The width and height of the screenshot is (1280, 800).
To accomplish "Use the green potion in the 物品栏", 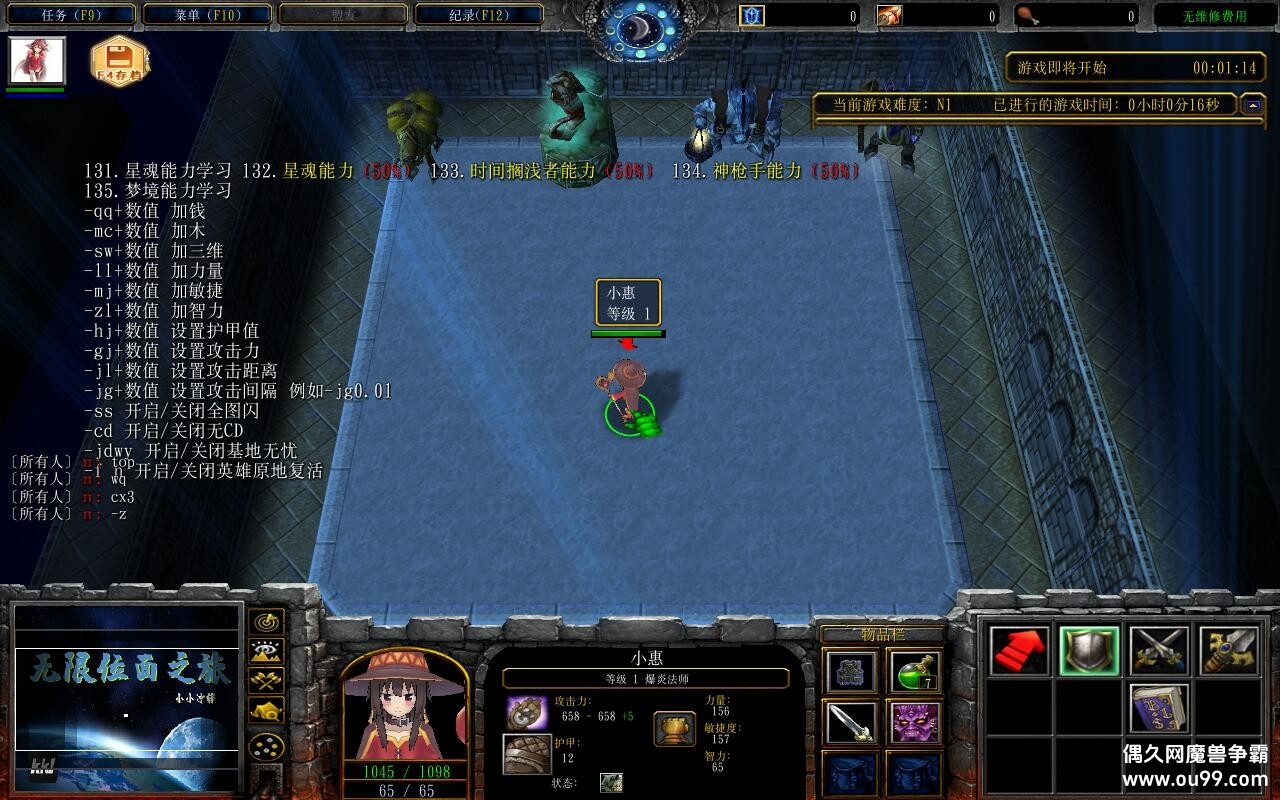I will tap(916, 672).
